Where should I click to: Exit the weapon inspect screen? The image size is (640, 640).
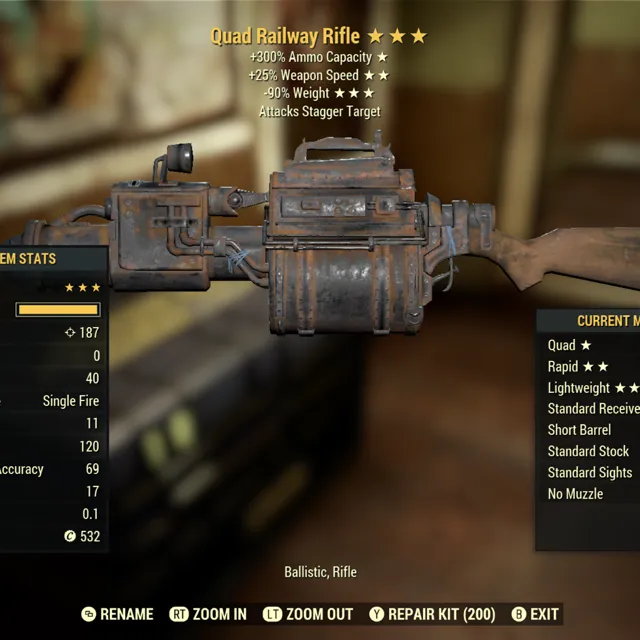pos(535,614)
